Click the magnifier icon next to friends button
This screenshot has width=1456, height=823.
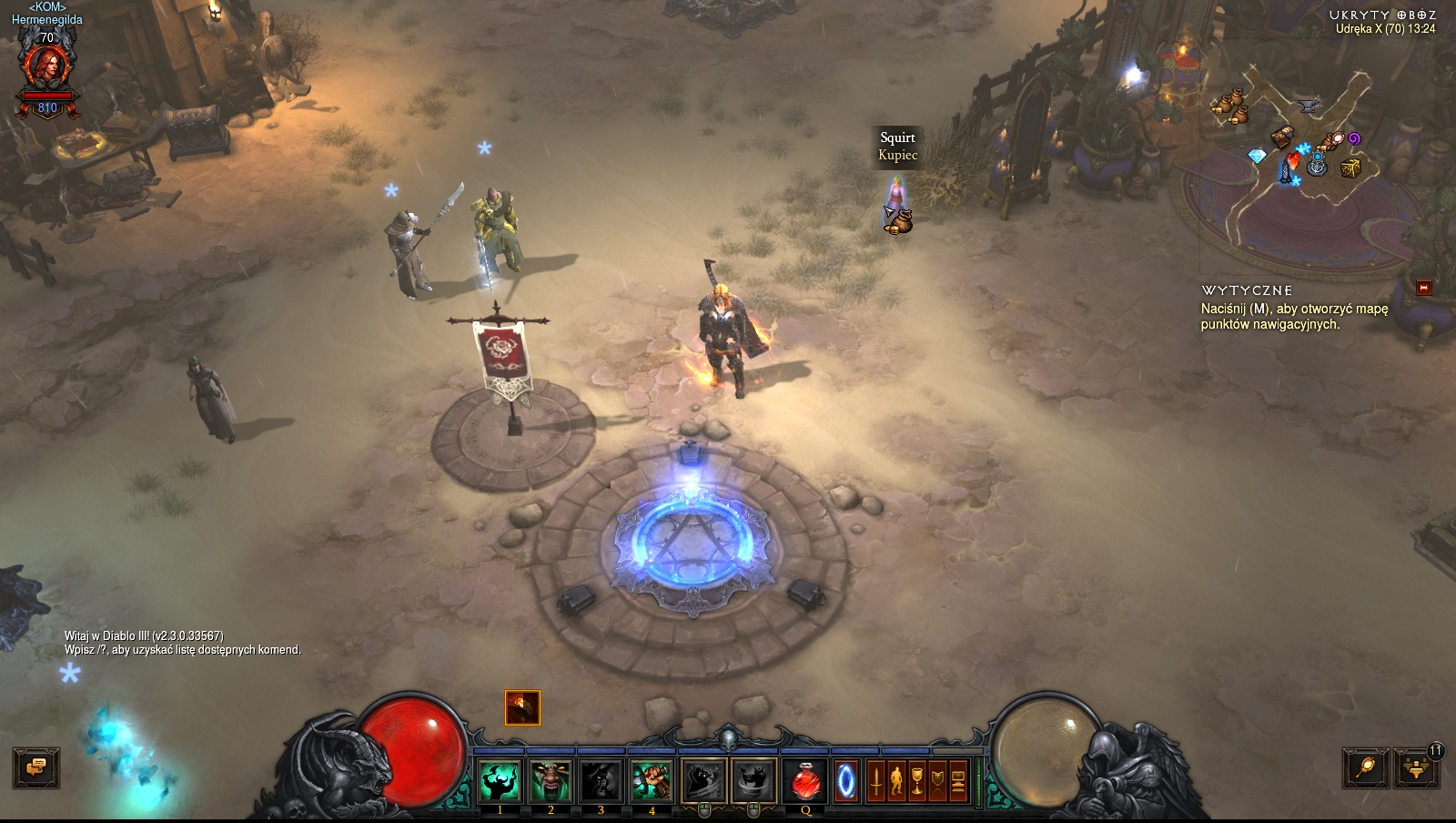[1366, 767]
